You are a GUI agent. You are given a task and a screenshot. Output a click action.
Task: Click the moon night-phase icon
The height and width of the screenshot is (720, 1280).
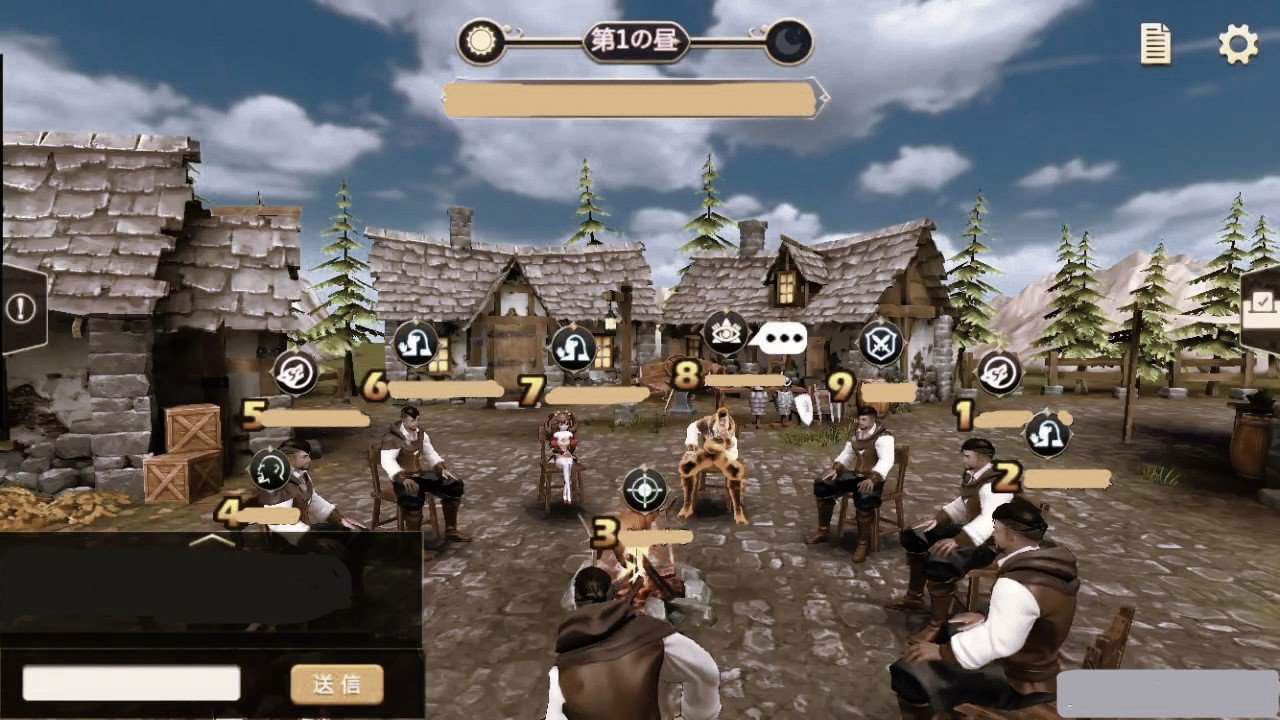[x=789, y=42]
